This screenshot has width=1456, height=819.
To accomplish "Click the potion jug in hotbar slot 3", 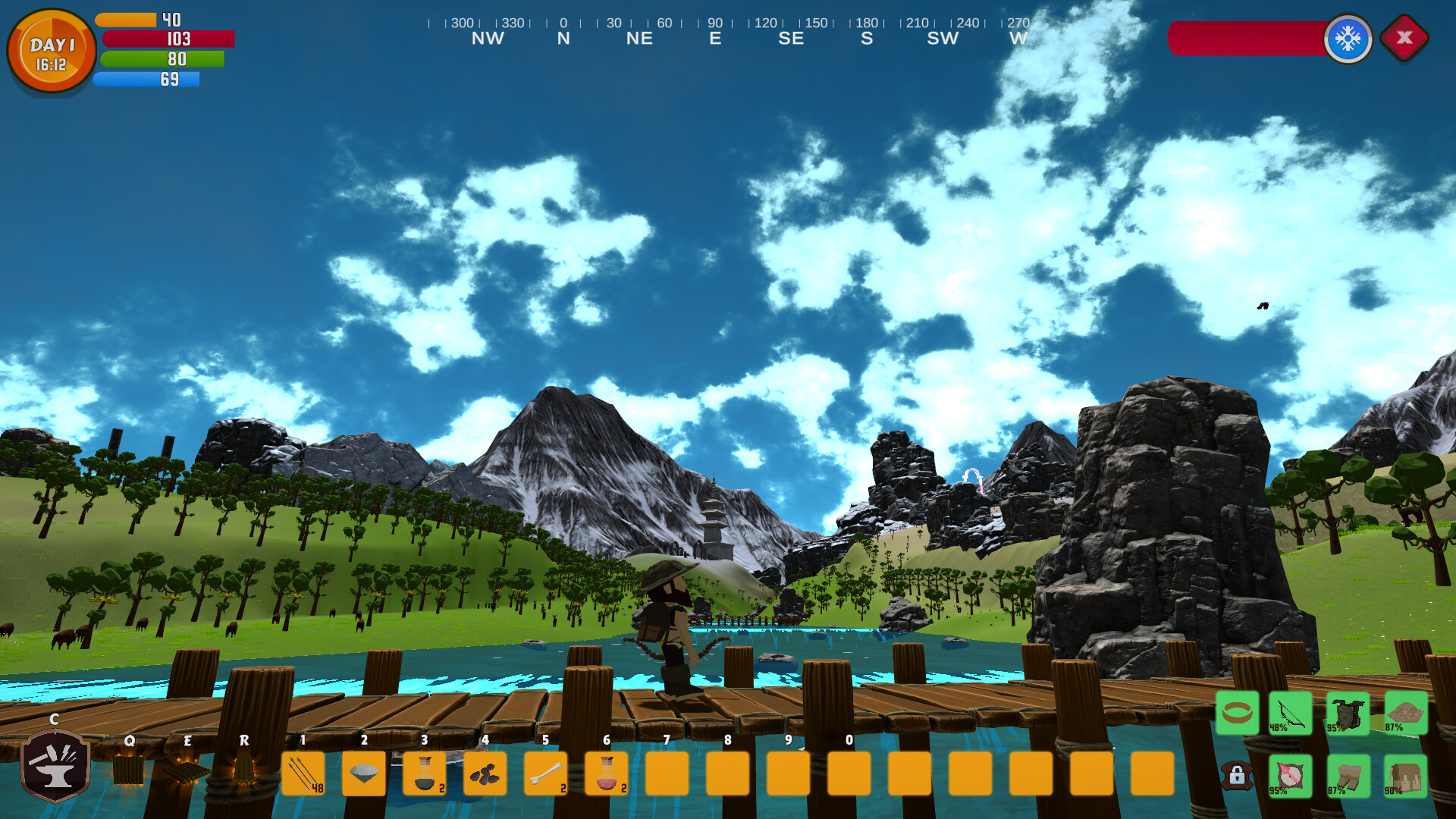I will pyautogui.click(x=425, y=773).
